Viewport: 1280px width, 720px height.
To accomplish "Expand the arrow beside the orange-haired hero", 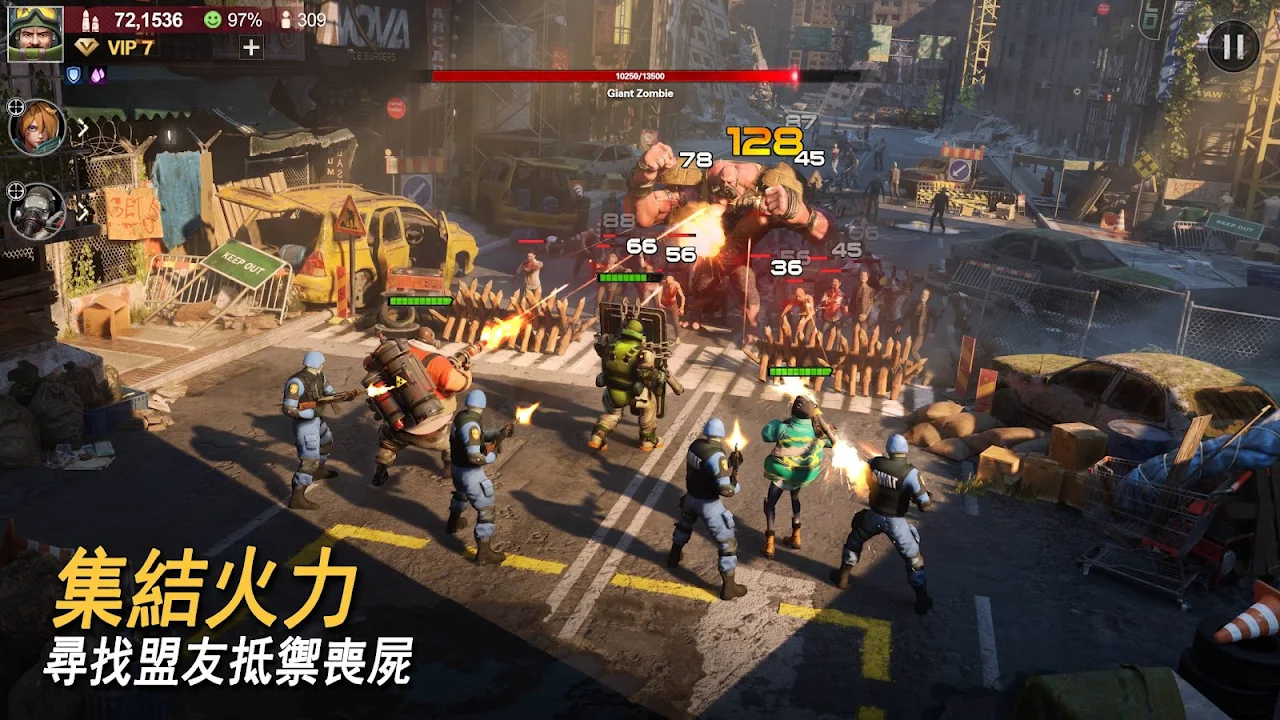I will coord(83,127).
